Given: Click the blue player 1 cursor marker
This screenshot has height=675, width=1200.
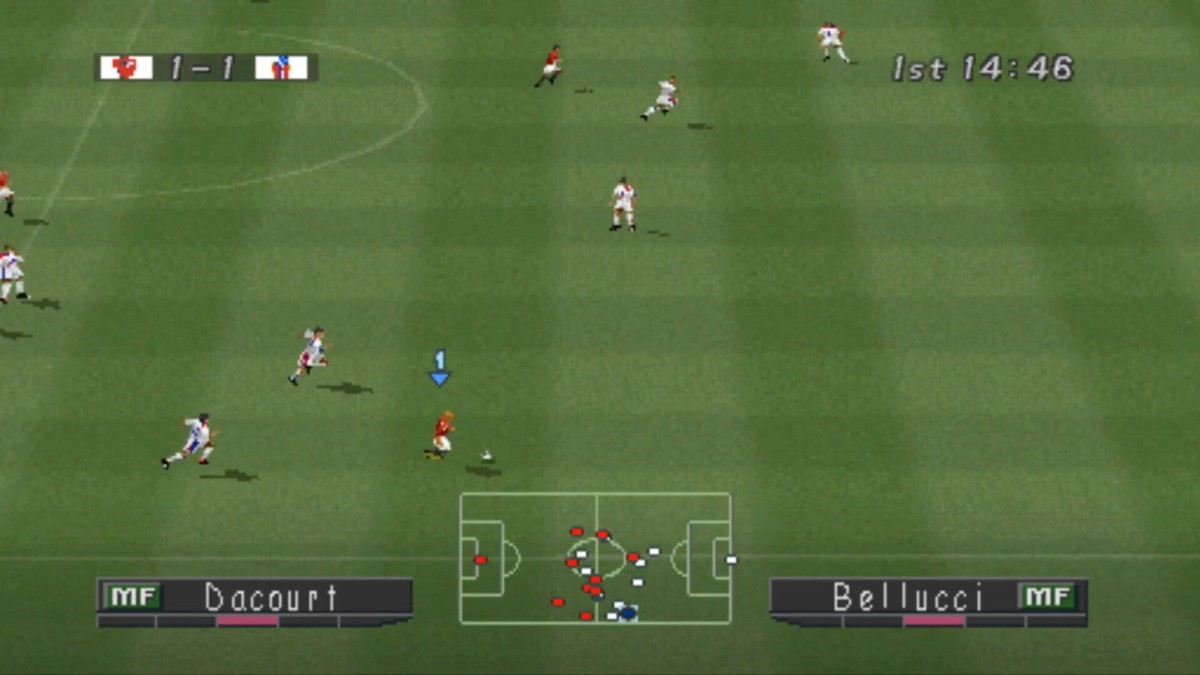Looking at the screenshot, I should point(439,369).
